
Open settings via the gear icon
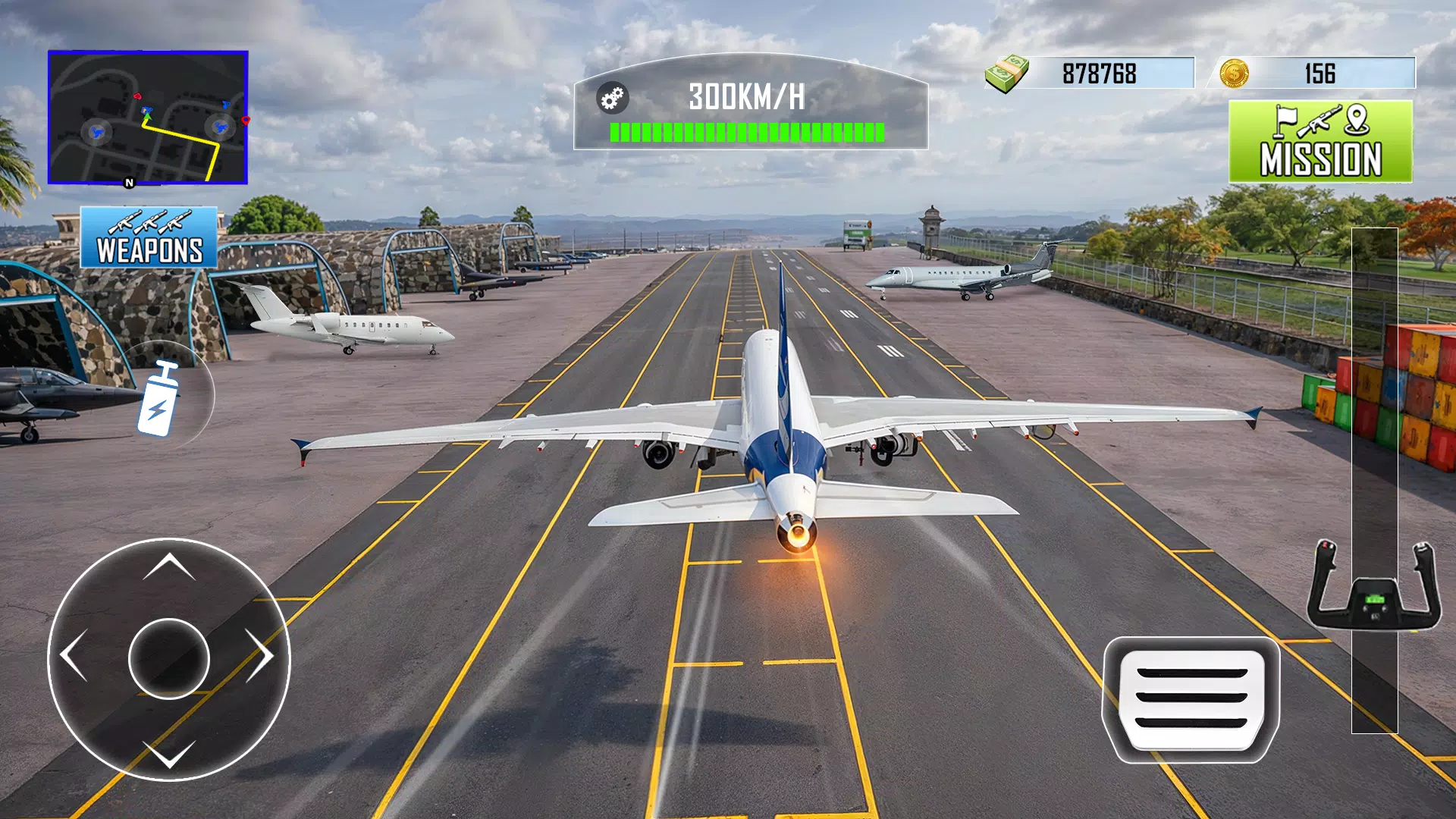pos(612,98)
